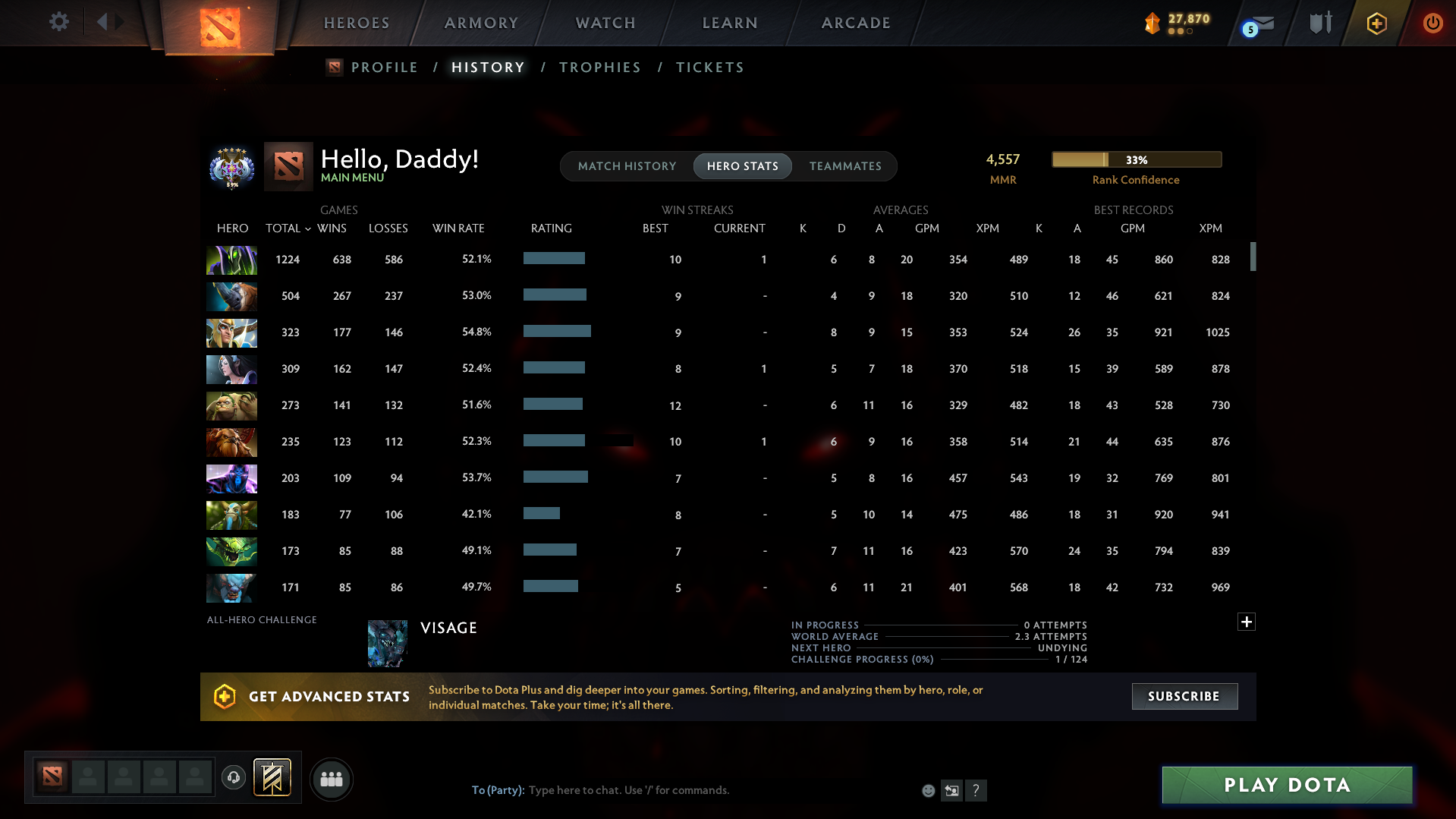
Task: Go to the TROPHIES page
Action: tap(599, 67)
